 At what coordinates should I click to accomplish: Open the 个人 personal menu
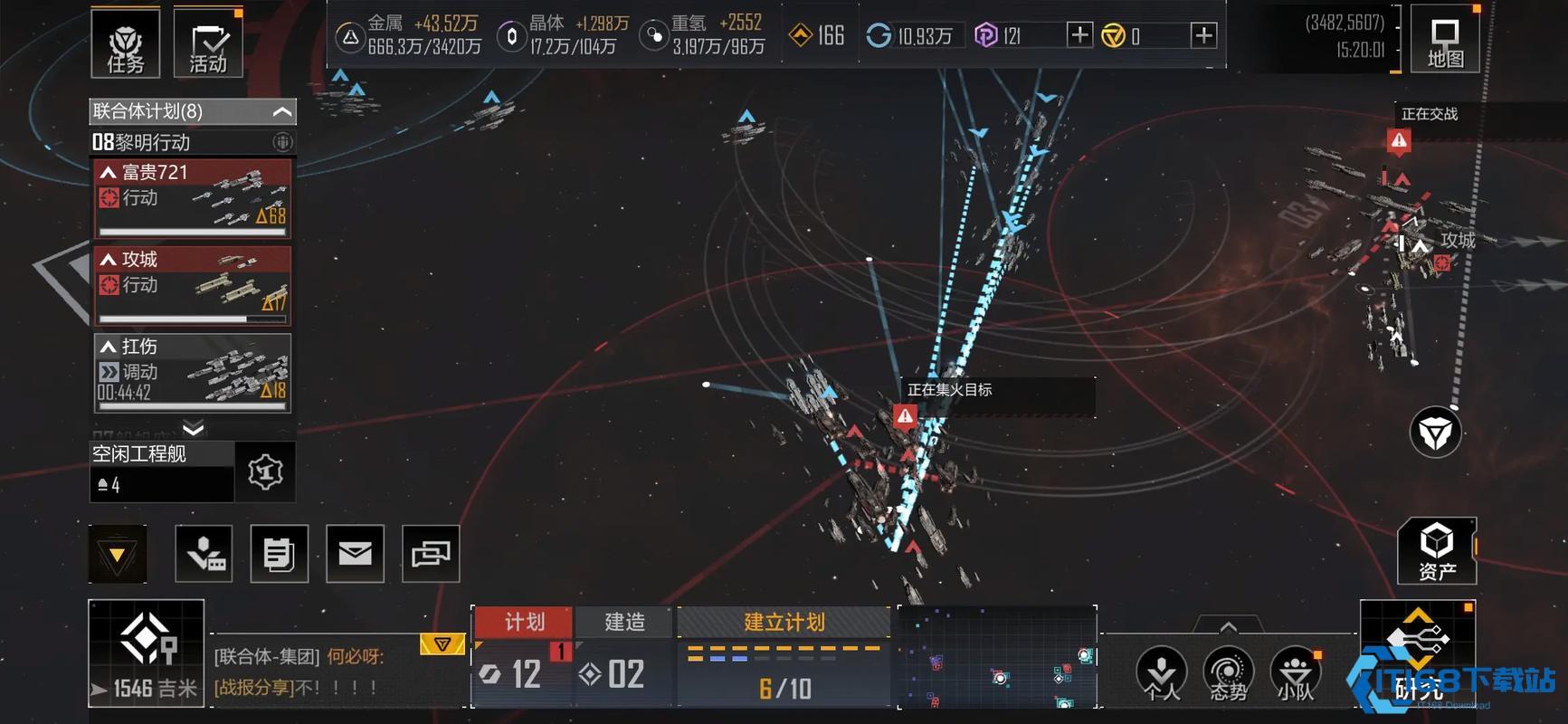coord(1161,674)
